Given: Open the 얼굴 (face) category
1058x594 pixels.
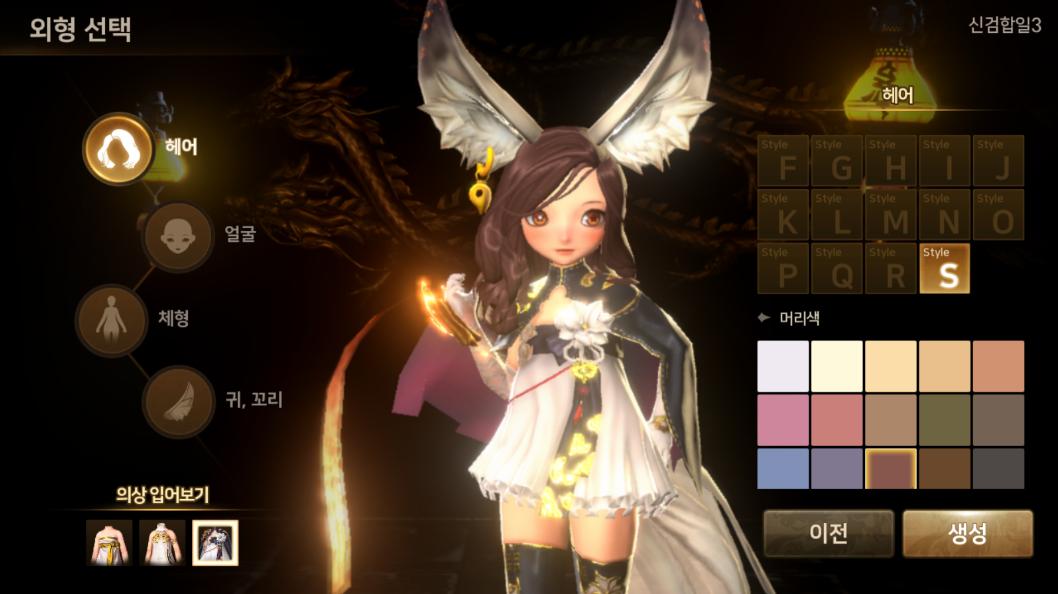Looking at the screenshot, I should click(178, 236).
